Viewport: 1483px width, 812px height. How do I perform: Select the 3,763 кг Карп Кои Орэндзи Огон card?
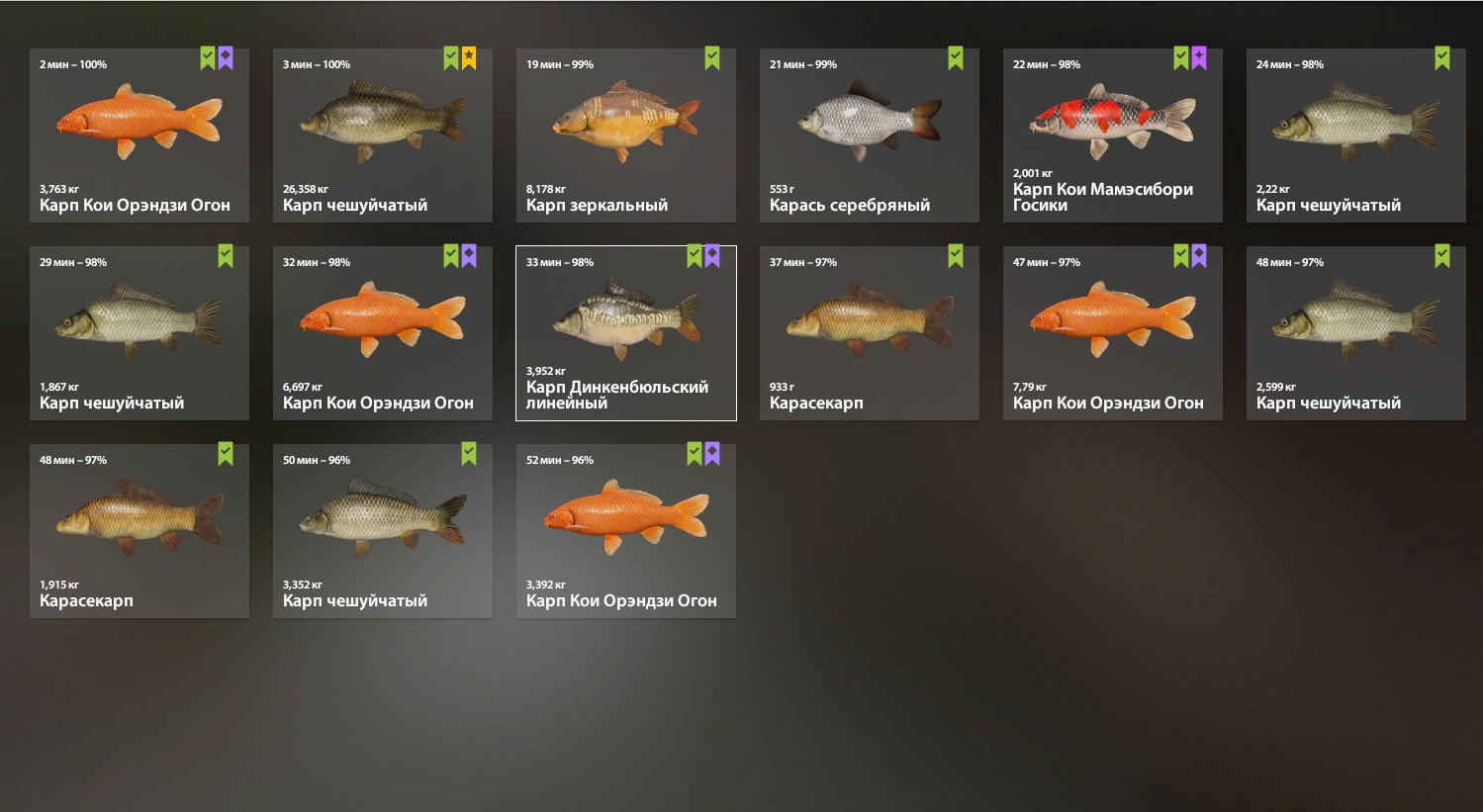[139, 135]
